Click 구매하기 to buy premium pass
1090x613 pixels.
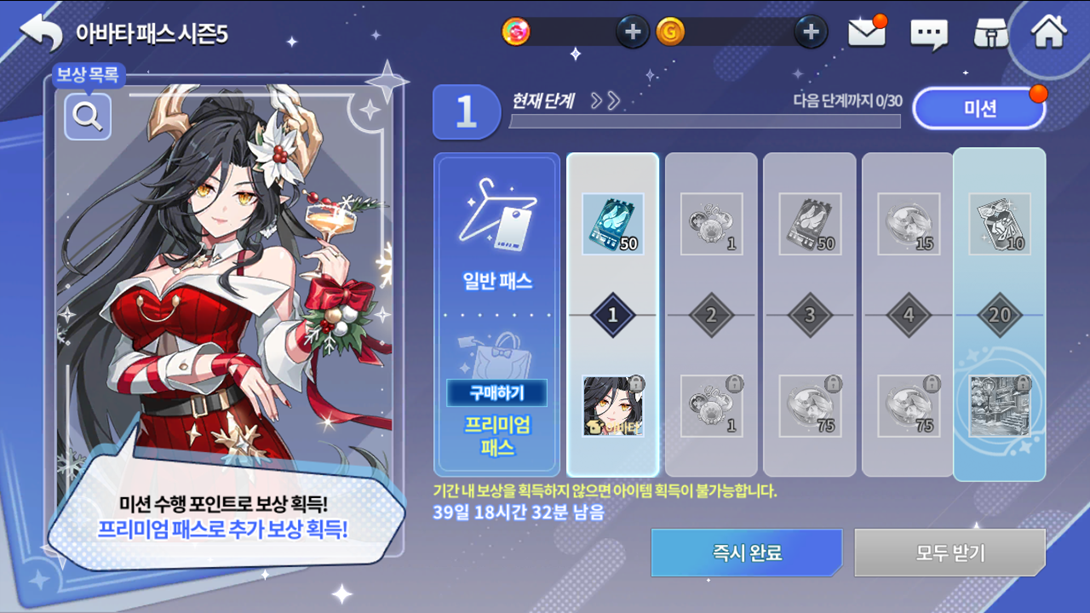[496, 392]
